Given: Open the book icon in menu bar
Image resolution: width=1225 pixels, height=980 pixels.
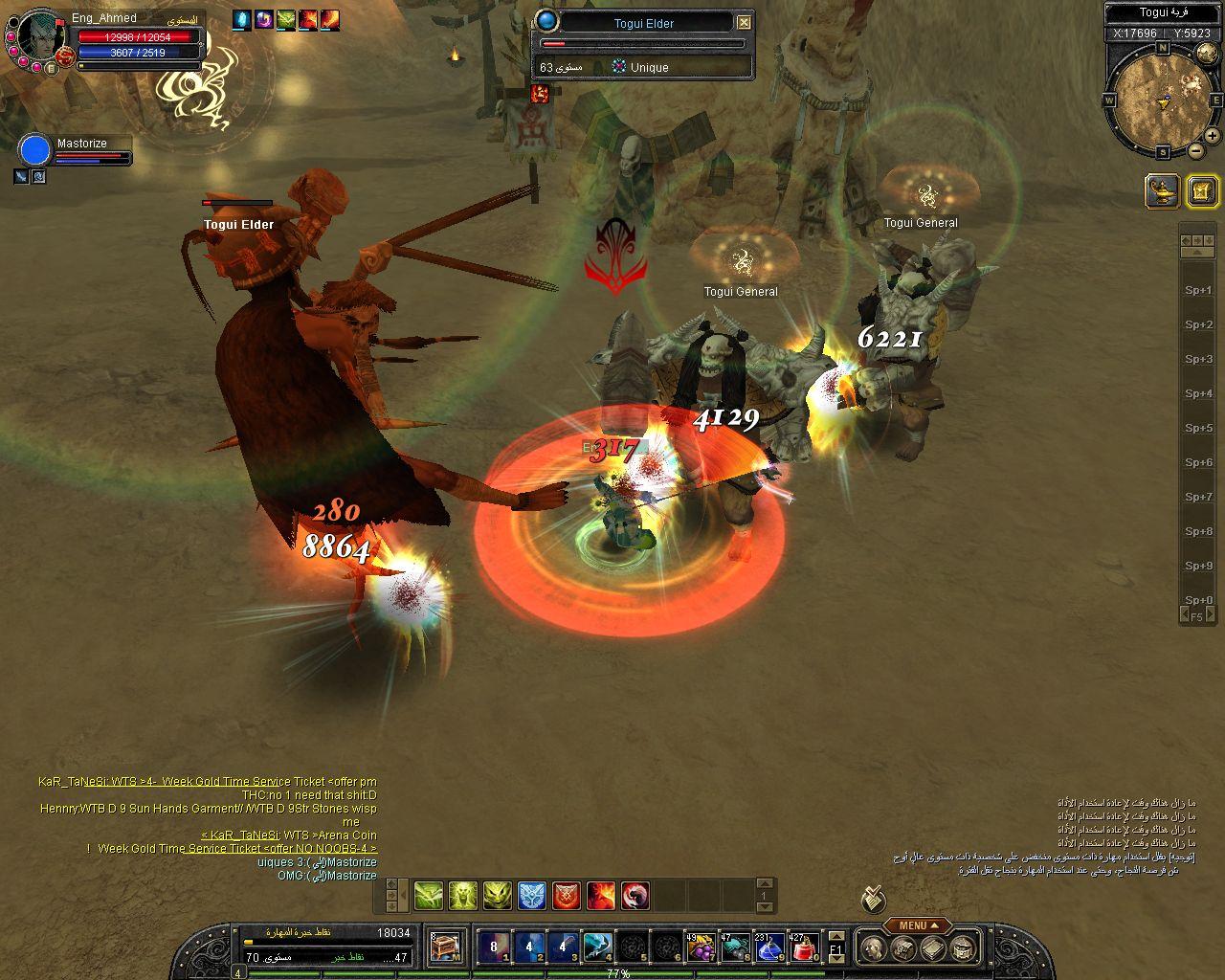Looking at the screenshot, I should pos(933,948).
